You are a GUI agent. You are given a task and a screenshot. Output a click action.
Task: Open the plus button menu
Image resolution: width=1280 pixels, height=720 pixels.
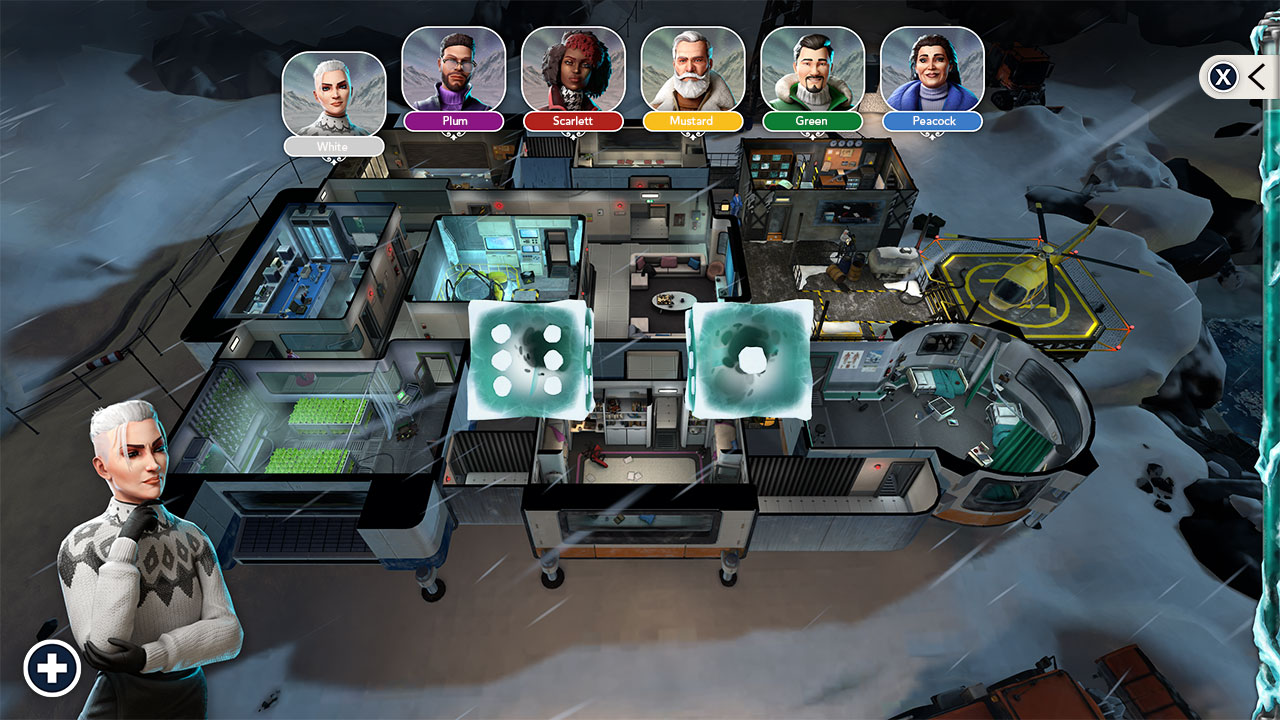point(52,668)
